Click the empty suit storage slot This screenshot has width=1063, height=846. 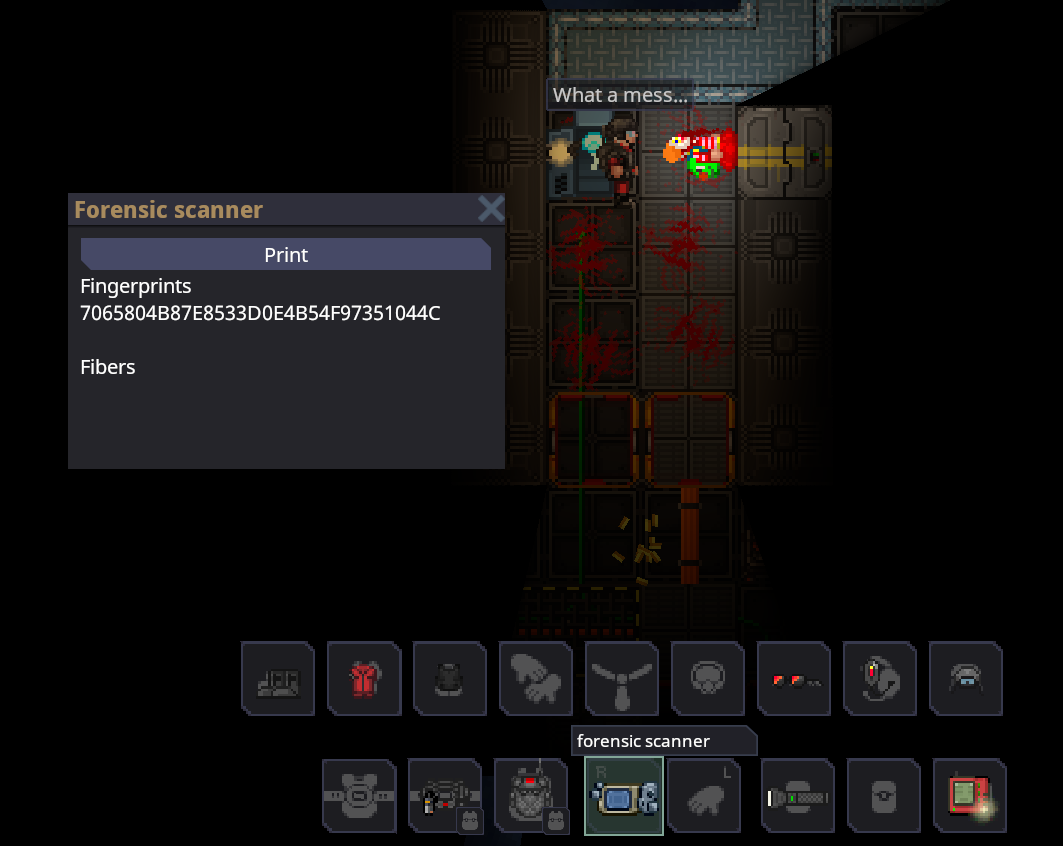[x=359, y=796]
